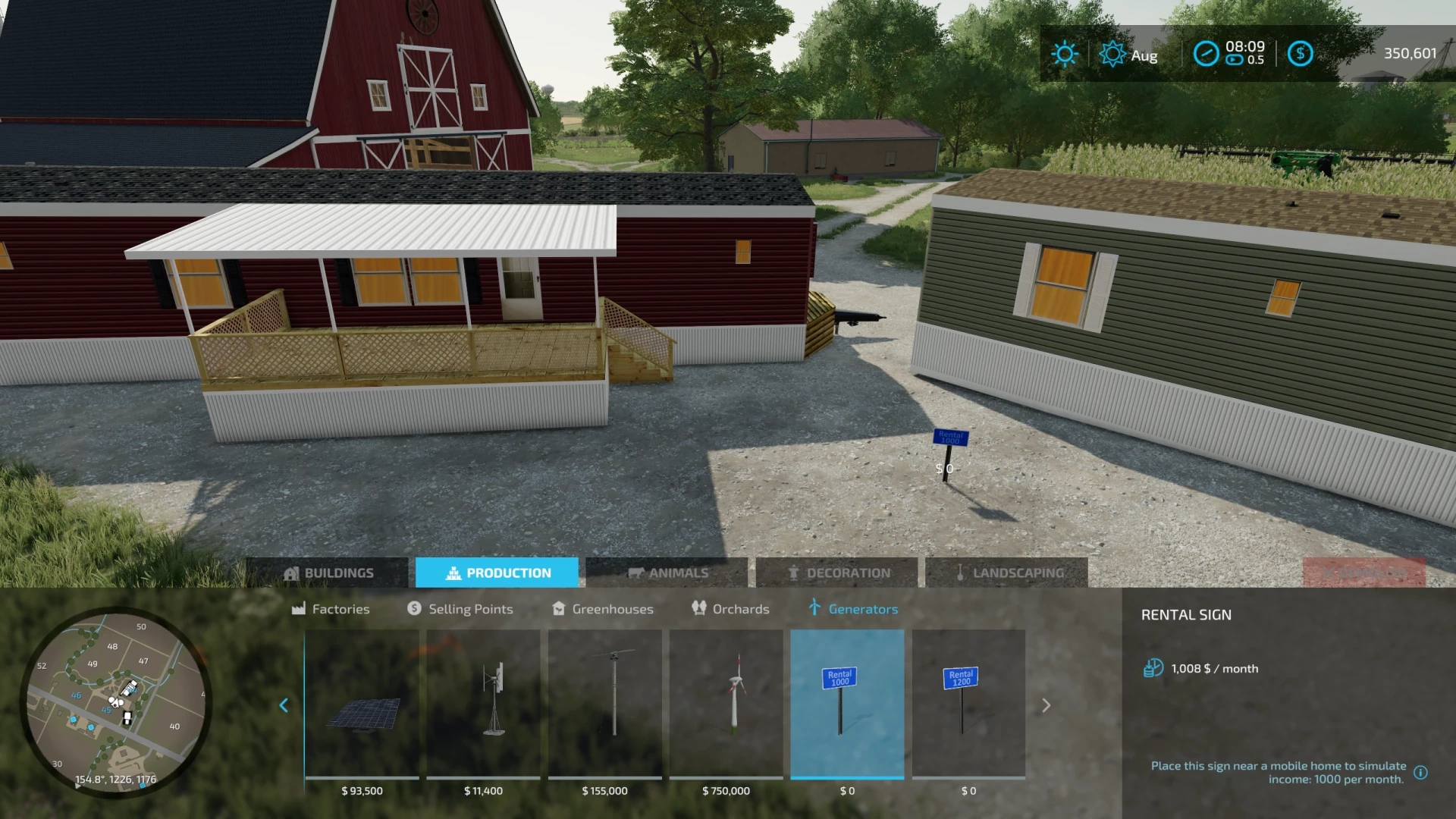Switch to the Decoration tab
The height and width of the screenshot is (819, 1456).
tap(839, 573)
